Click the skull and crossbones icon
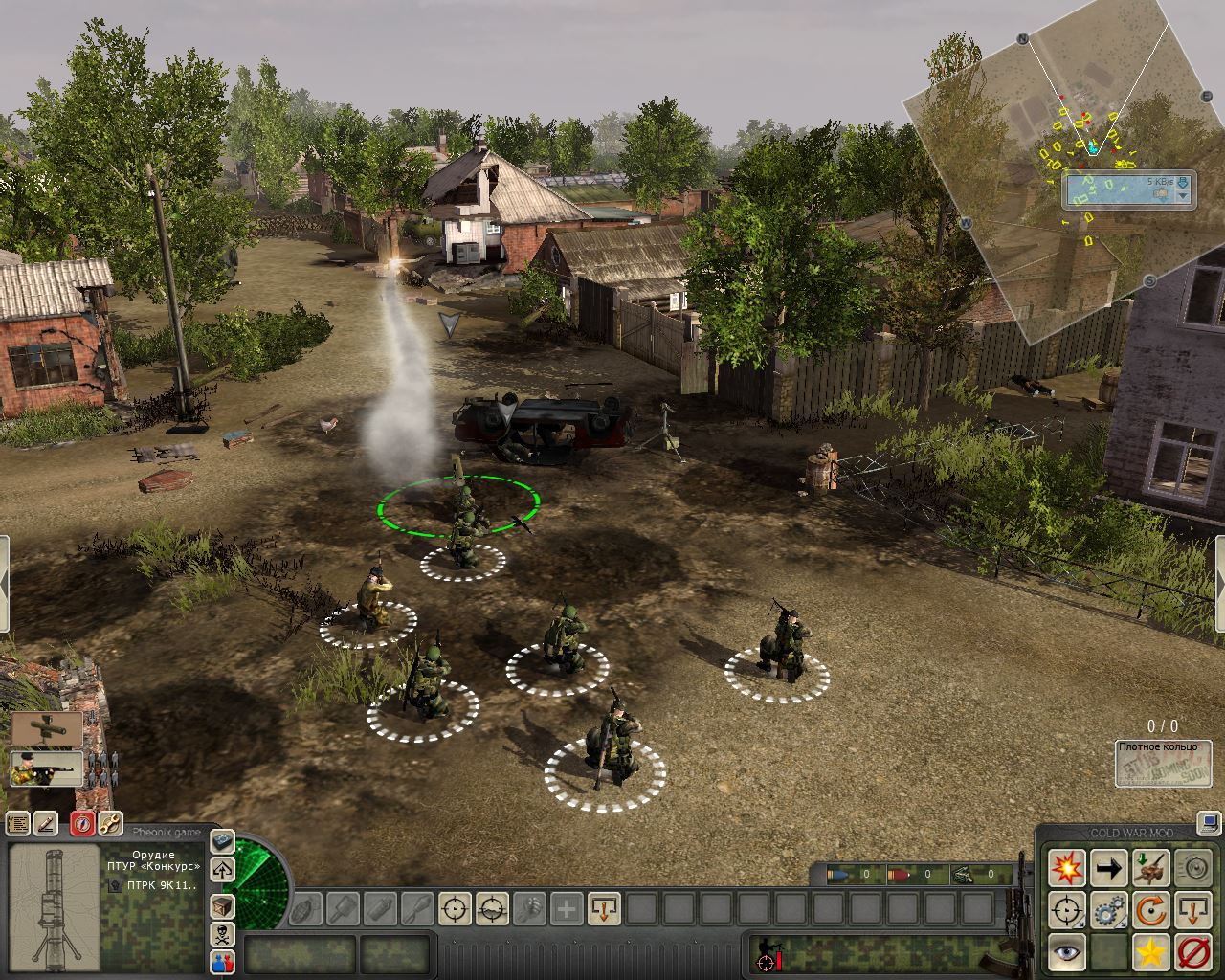This screenshot has height=980, width=1225. [x=222, y=933]
